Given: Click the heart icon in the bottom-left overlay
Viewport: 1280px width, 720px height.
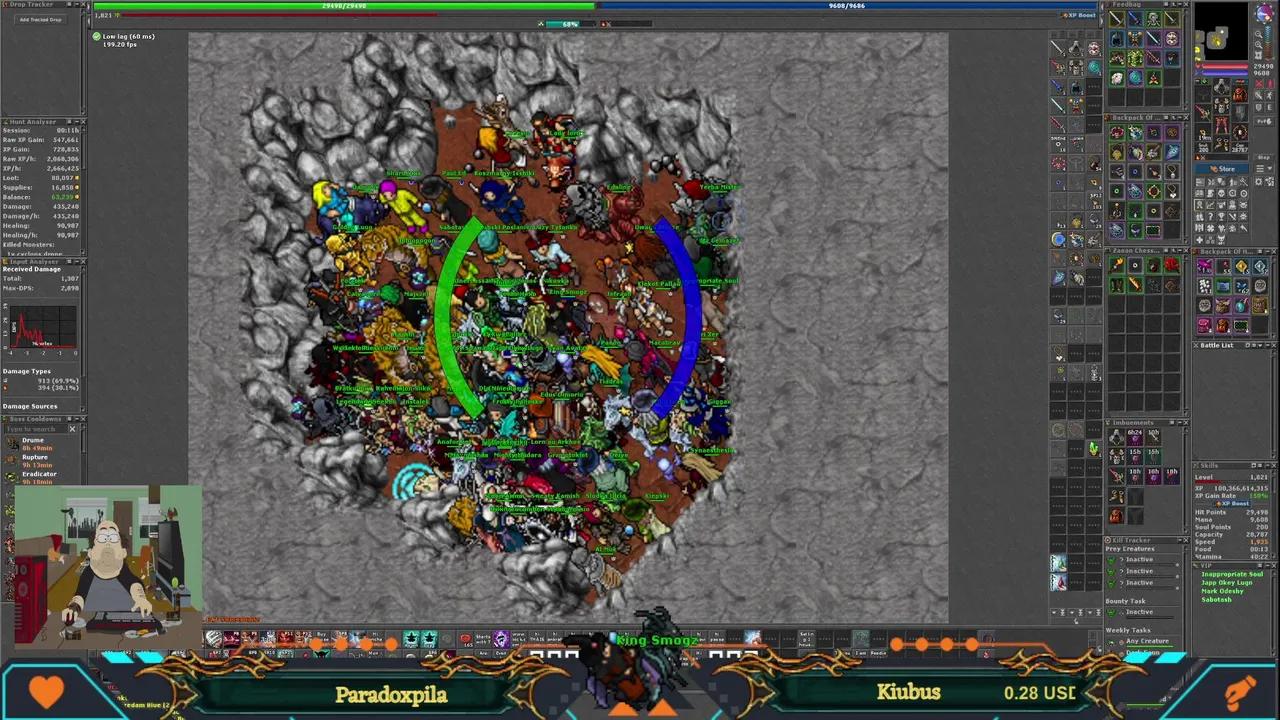Looking at the screenshot, I should pyautogui.click(x=47, y=690).
